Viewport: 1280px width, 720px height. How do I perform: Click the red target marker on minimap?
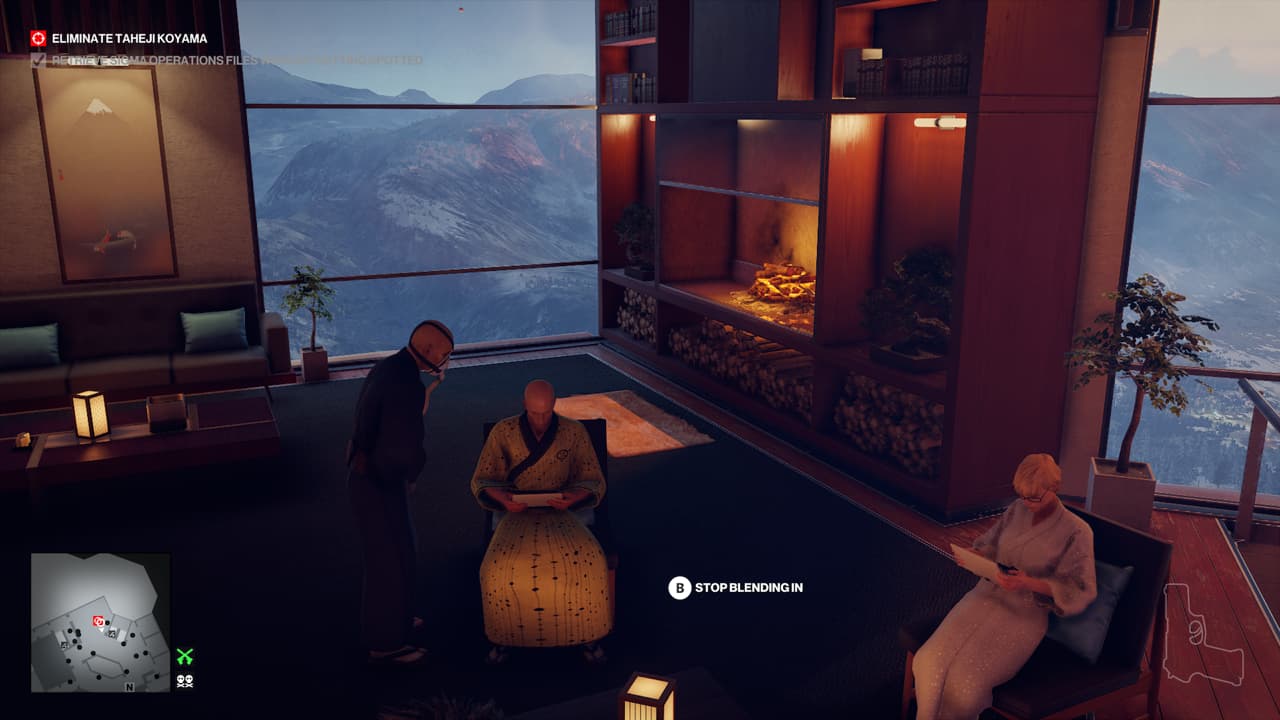click(98, 621)
